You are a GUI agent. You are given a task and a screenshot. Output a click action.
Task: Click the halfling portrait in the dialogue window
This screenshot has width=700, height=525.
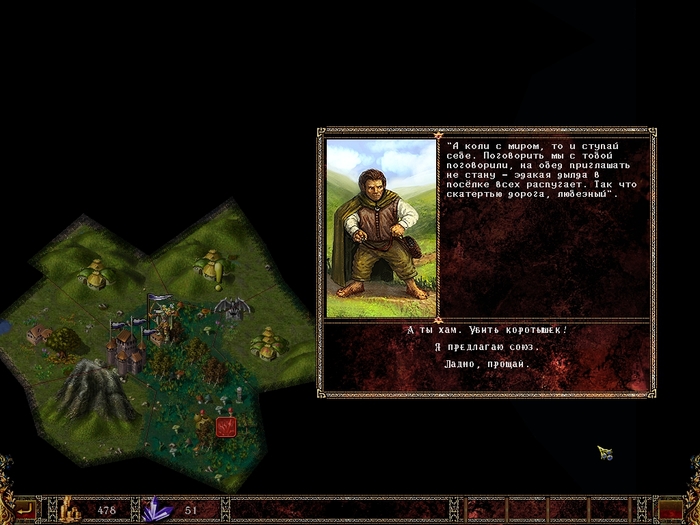(x=381, y=228)
